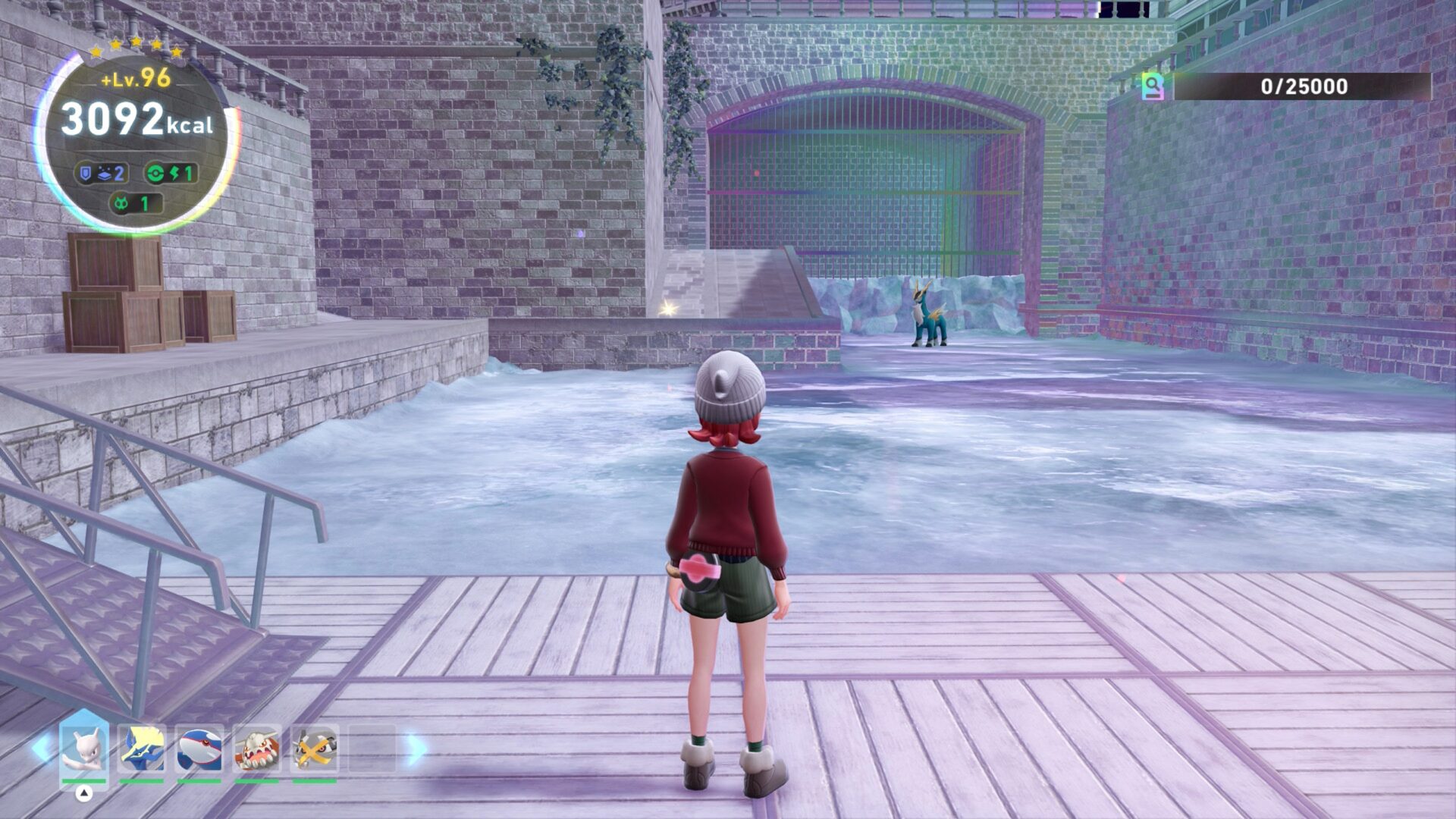Inspect the blue shield ice-resistance buff
The height and width of the screenshot is (819, 1456).
[x=101, y=173]
